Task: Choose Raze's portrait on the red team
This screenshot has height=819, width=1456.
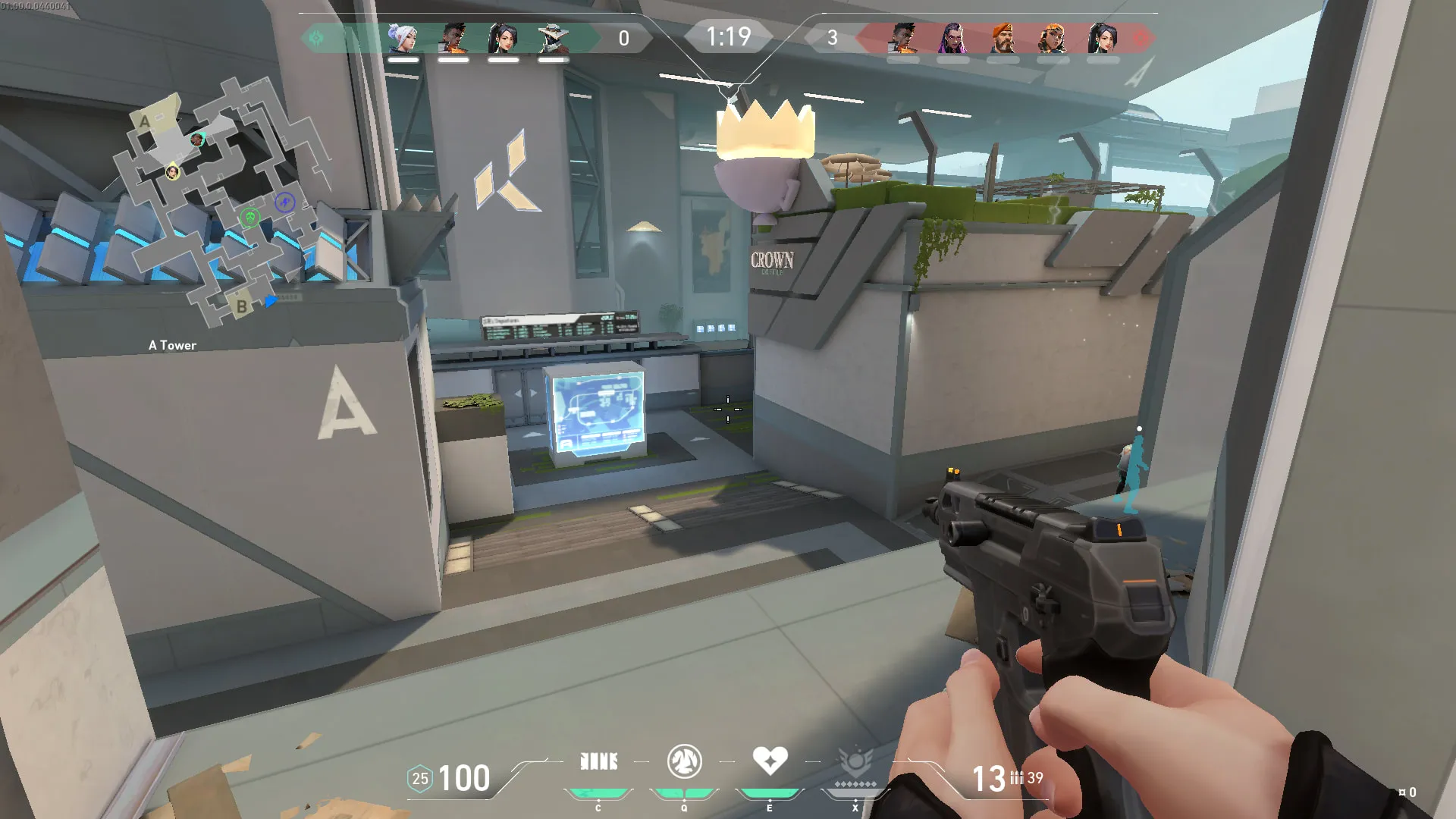Action: pyautogui.click(x=1053, y=37)
